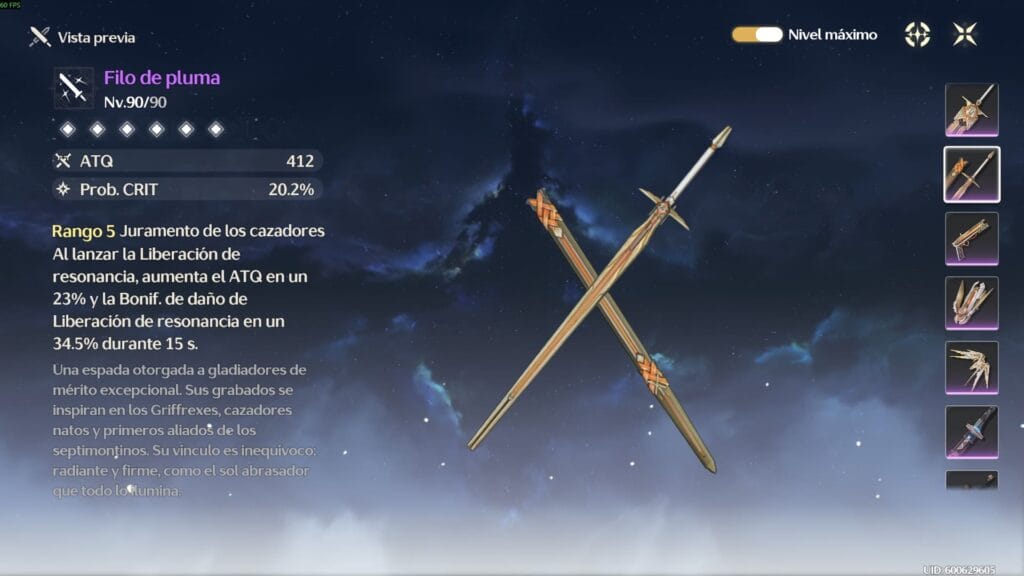
Task: Close the weapon preview with the X
Action: (965, 34)
